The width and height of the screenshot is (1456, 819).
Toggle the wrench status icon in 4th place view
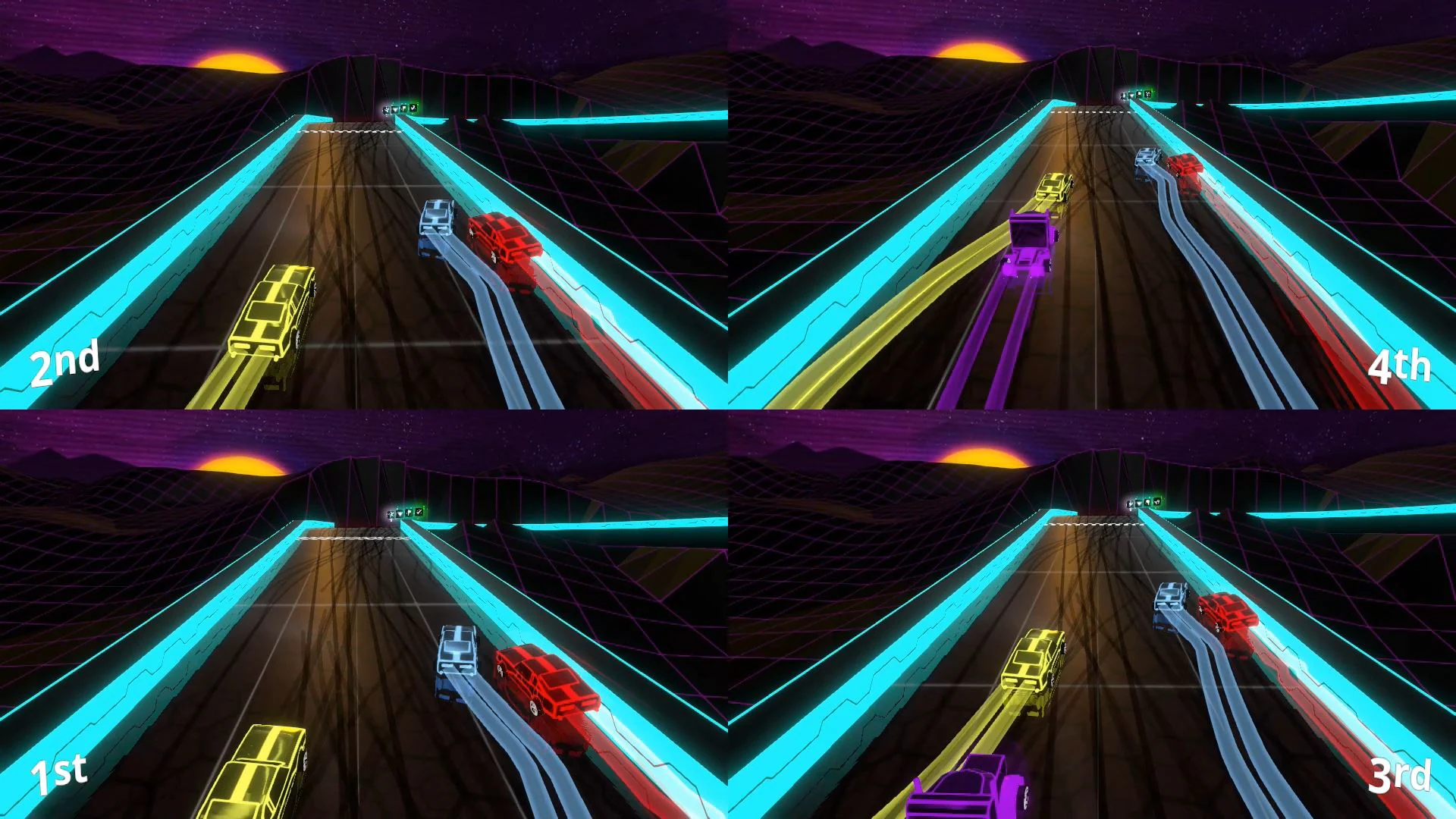click(1123, 96)
